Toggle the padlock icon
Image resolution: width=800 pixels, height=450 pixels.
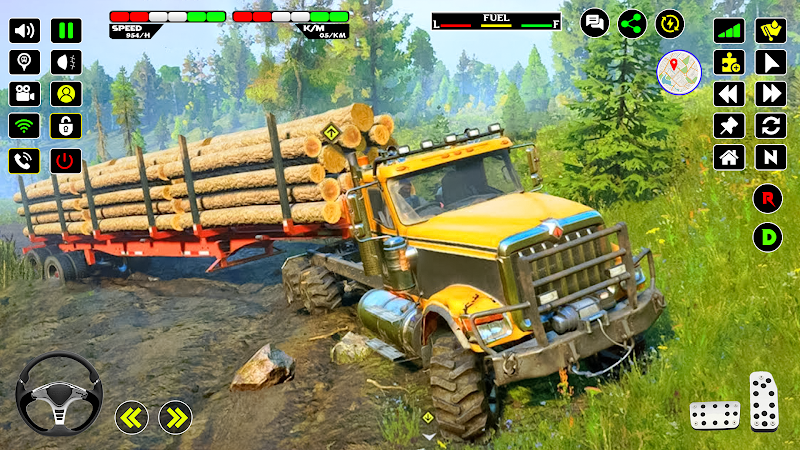click(66, 126)
